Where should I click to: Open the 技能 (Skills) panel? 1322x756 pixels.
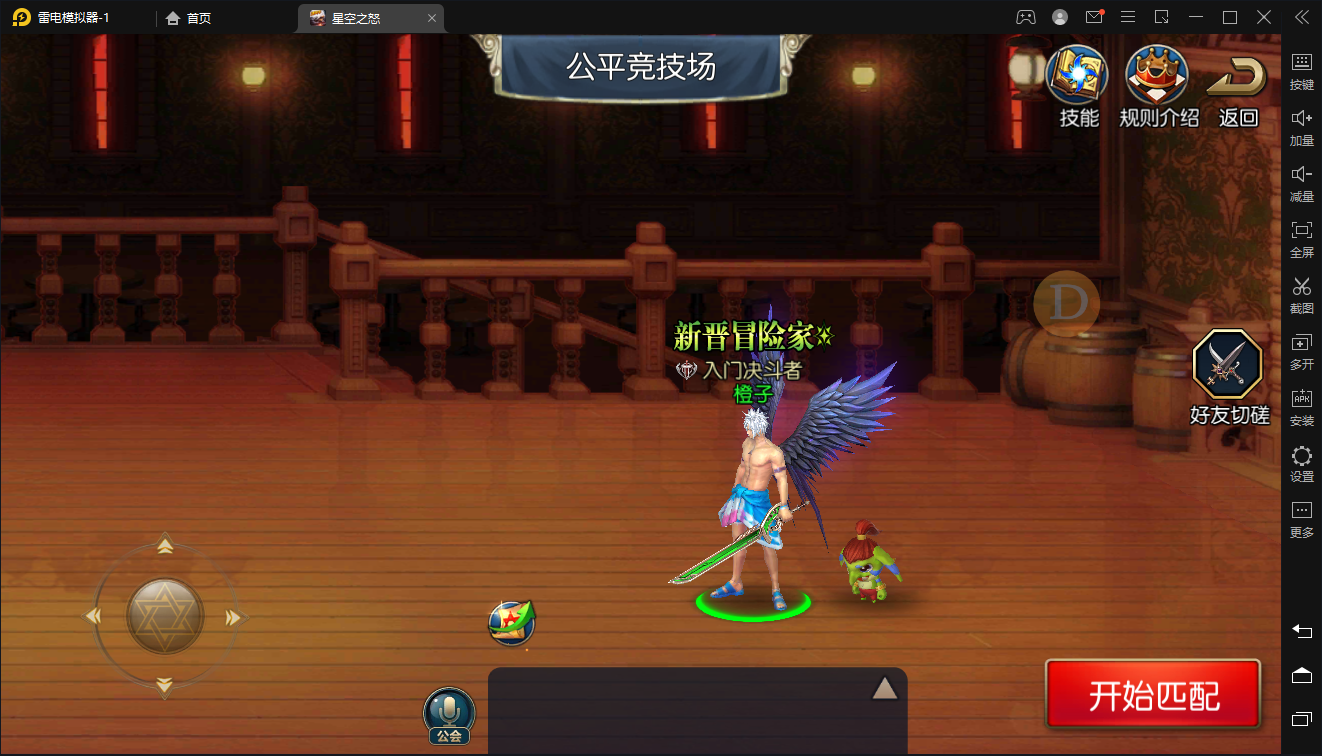[x=1077, y=75]
